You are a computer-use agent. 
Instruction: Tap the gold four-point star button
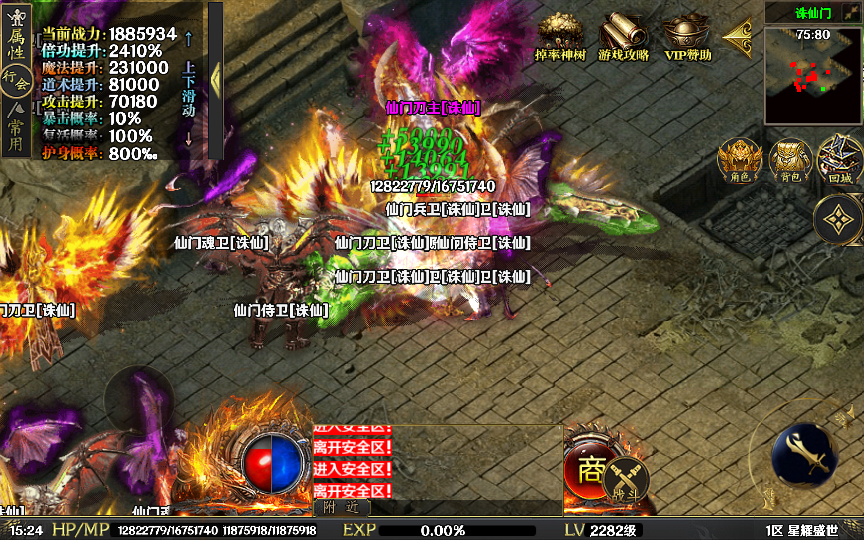[x=837, y=220]
